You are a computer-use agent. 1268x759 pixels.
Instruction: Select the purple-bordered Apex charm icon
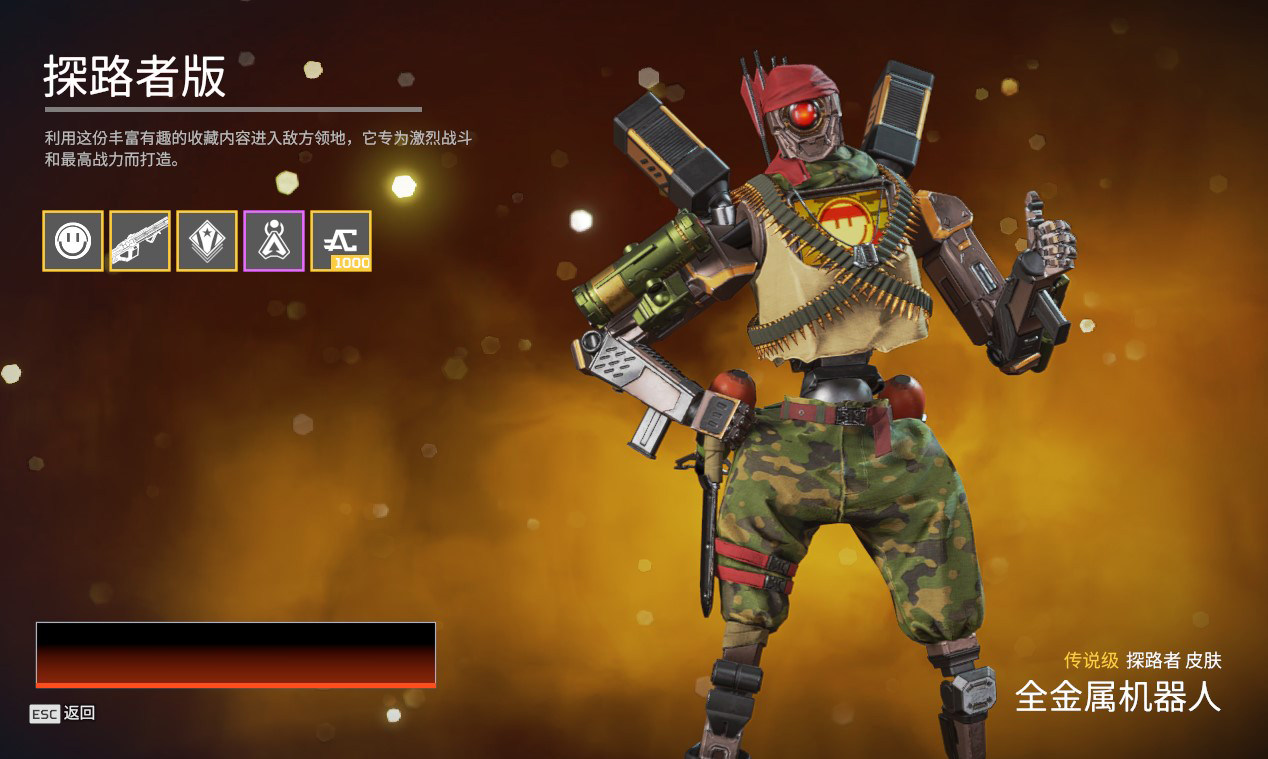point(274,241)
